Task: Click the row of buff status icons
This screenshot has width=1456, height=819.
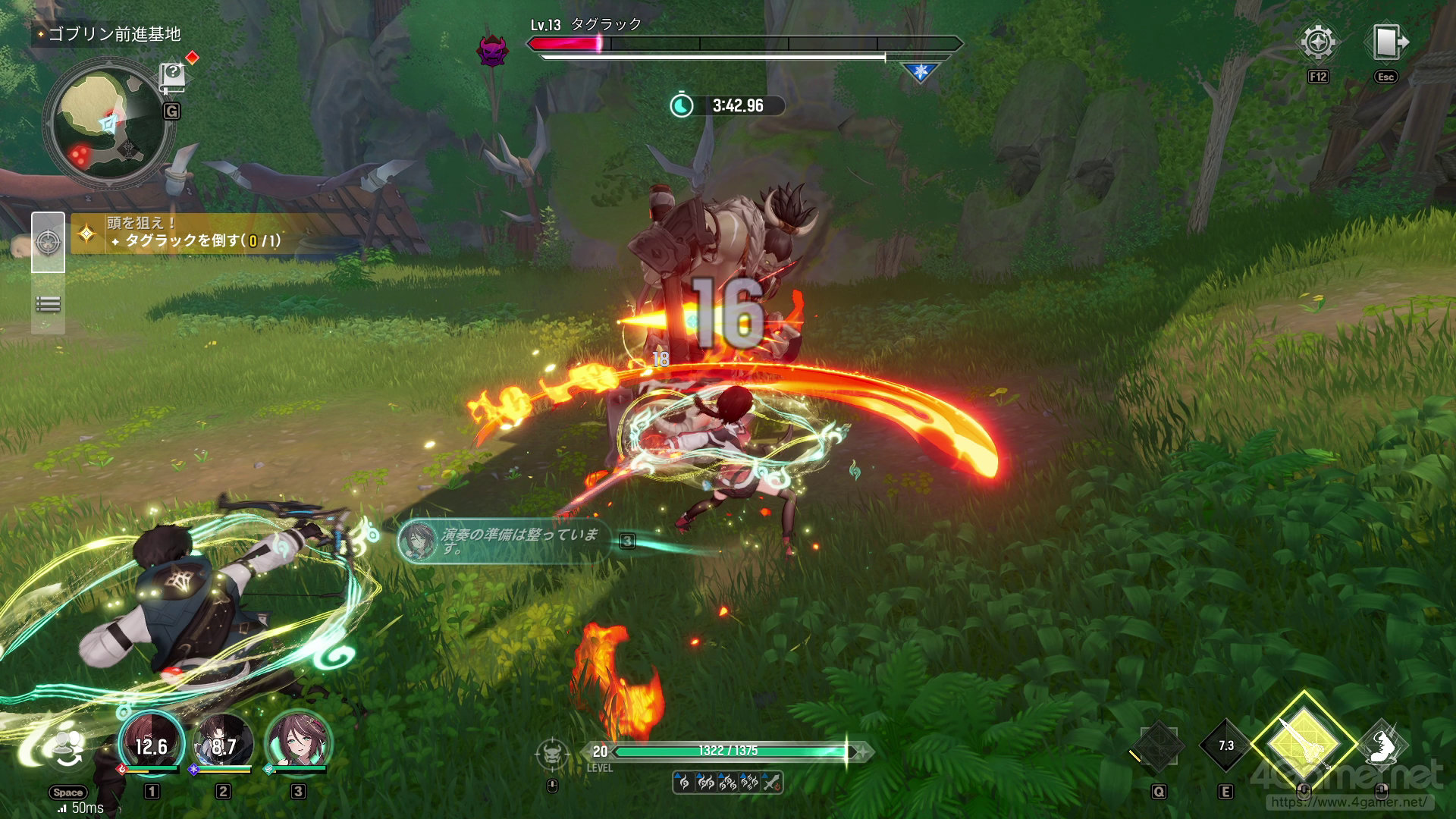Action: tap(727, 783)
